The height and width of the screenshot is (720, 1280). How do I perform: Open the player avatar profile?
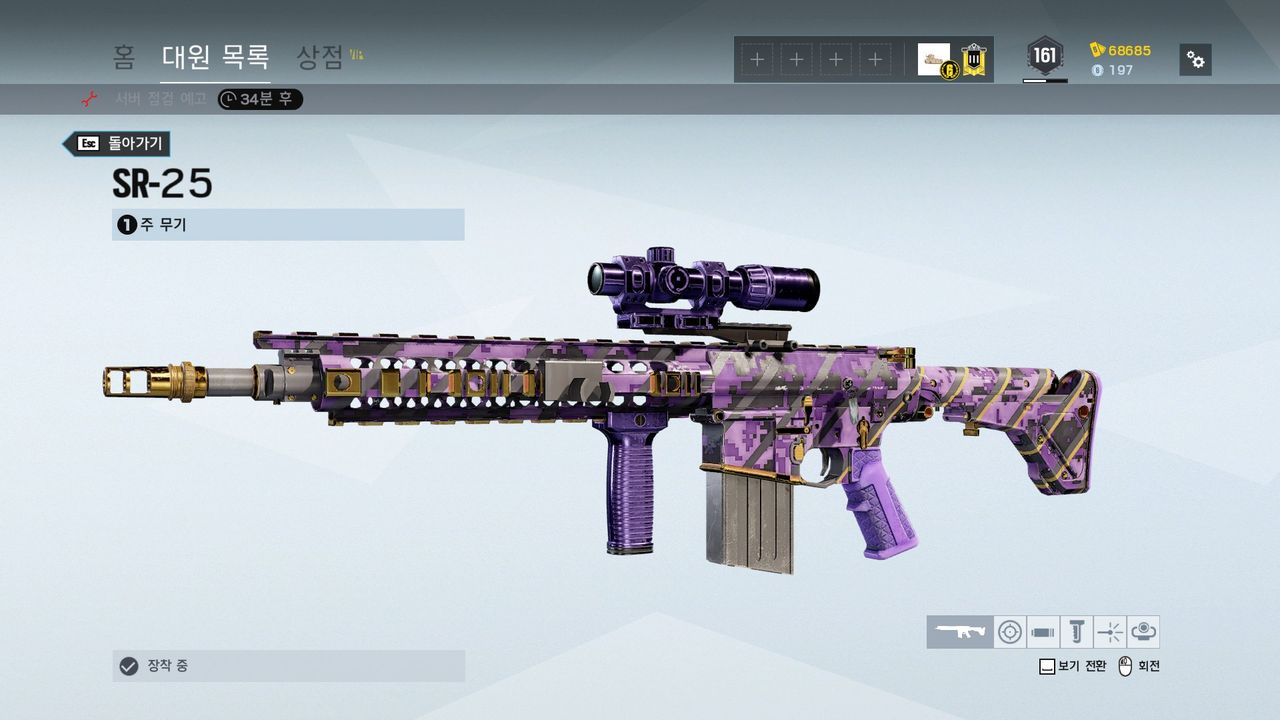click(x=934, y=59)
